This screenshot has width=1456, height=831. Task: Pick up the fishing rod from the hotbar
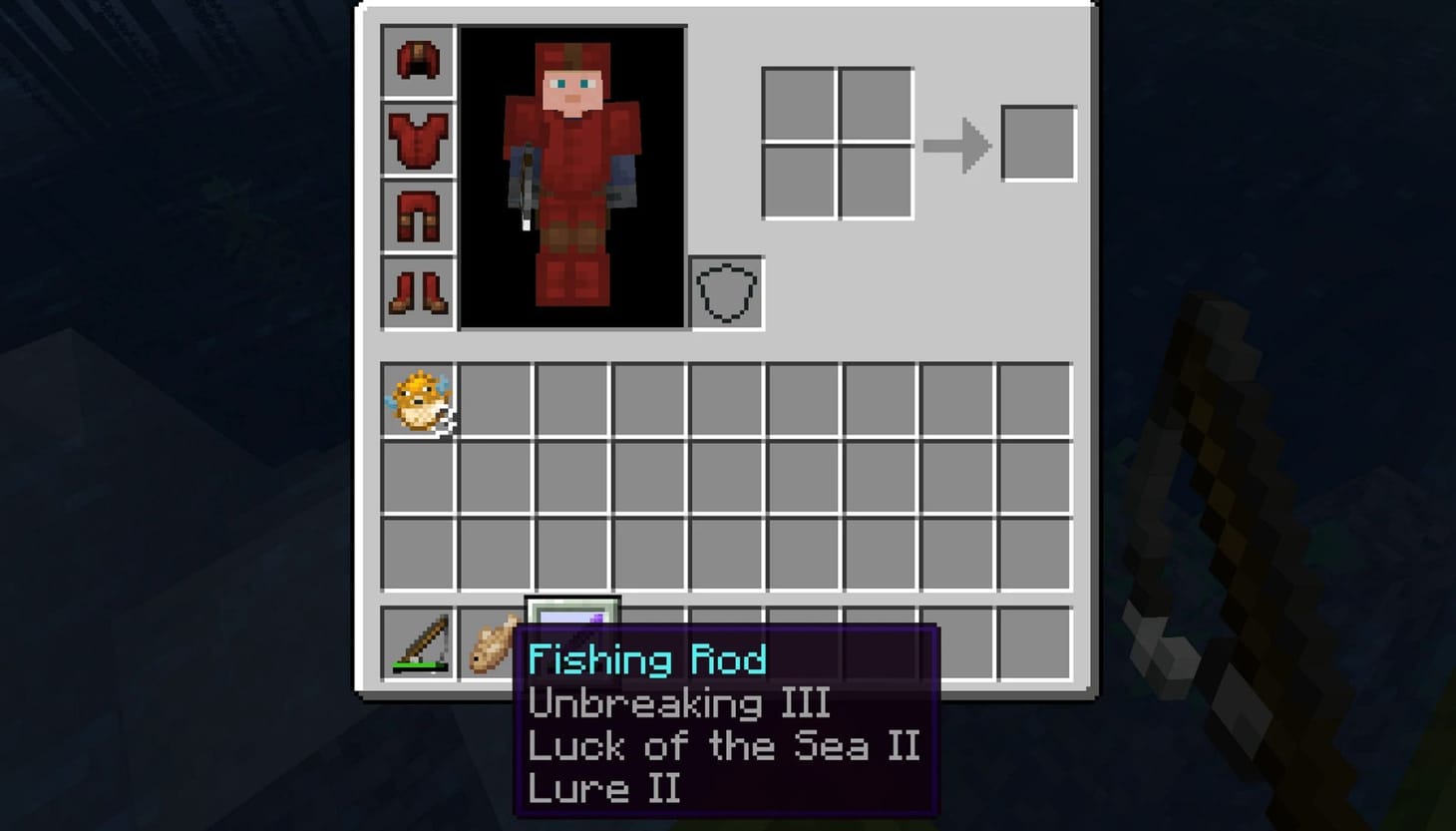(417, 645)
